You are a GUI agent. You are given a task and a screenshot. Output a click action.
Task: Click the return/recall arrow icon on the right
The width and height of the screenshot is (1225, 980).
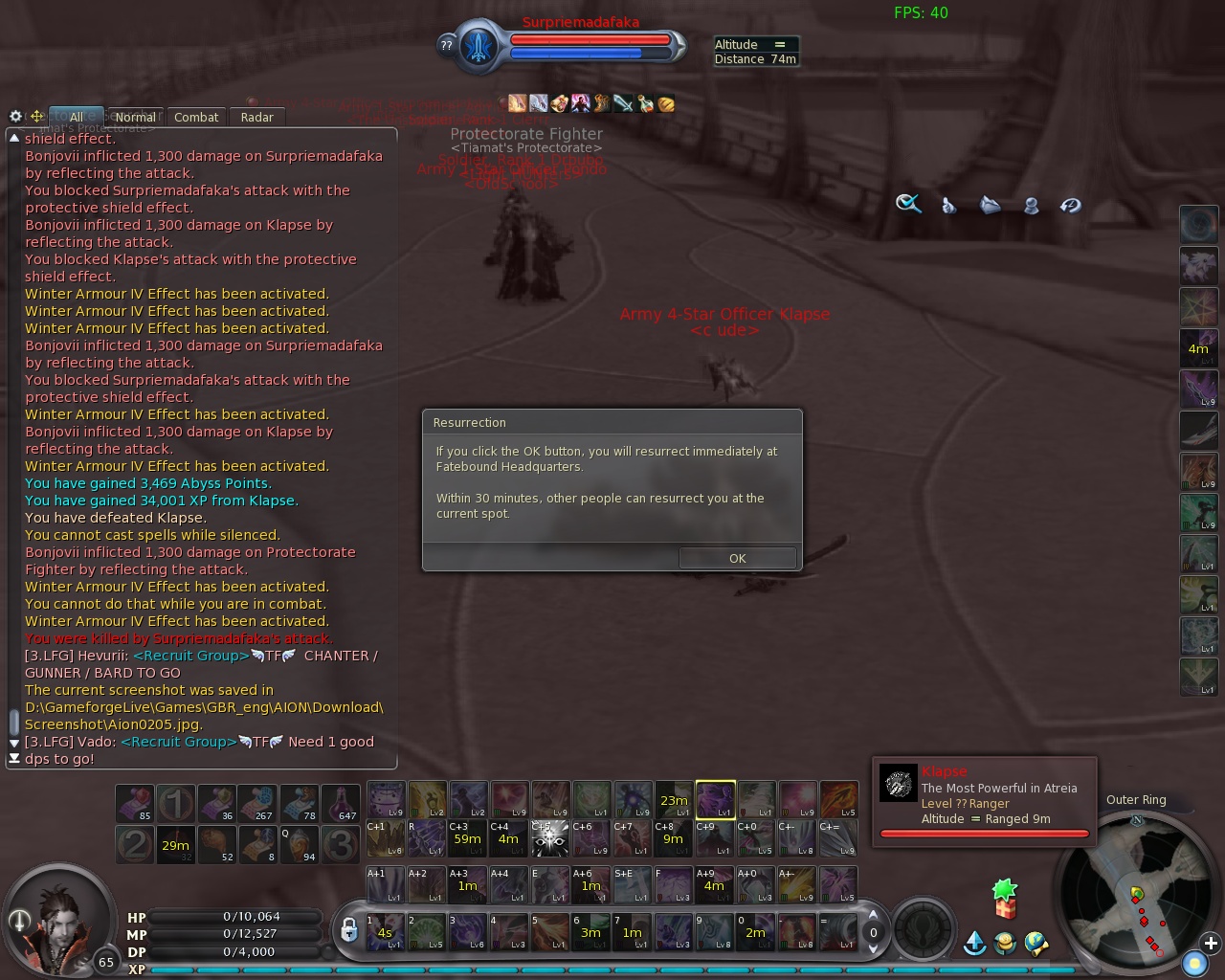[1071, 204]
